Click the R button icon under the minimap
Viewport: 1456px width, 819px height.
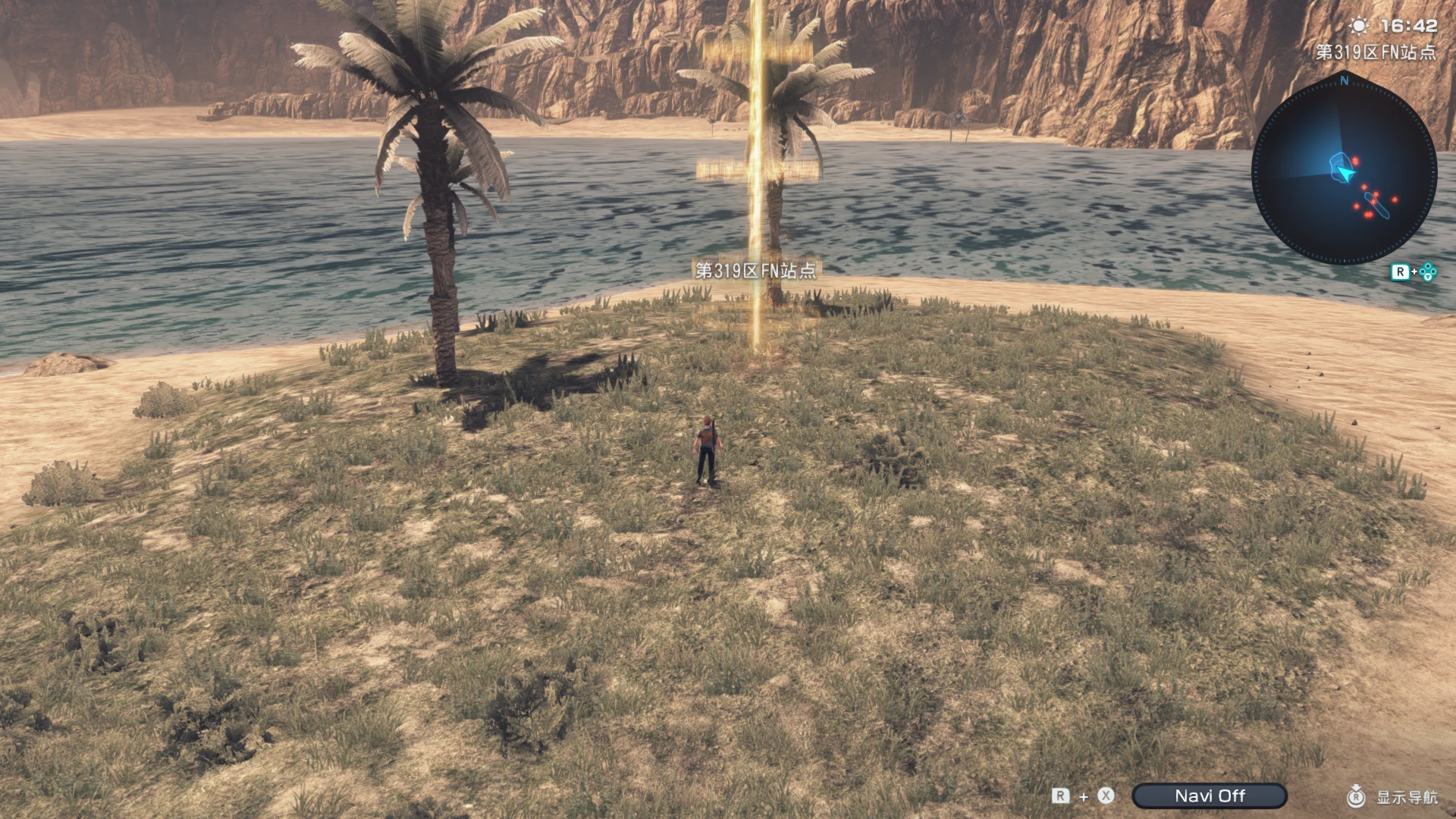(1401, 271)
